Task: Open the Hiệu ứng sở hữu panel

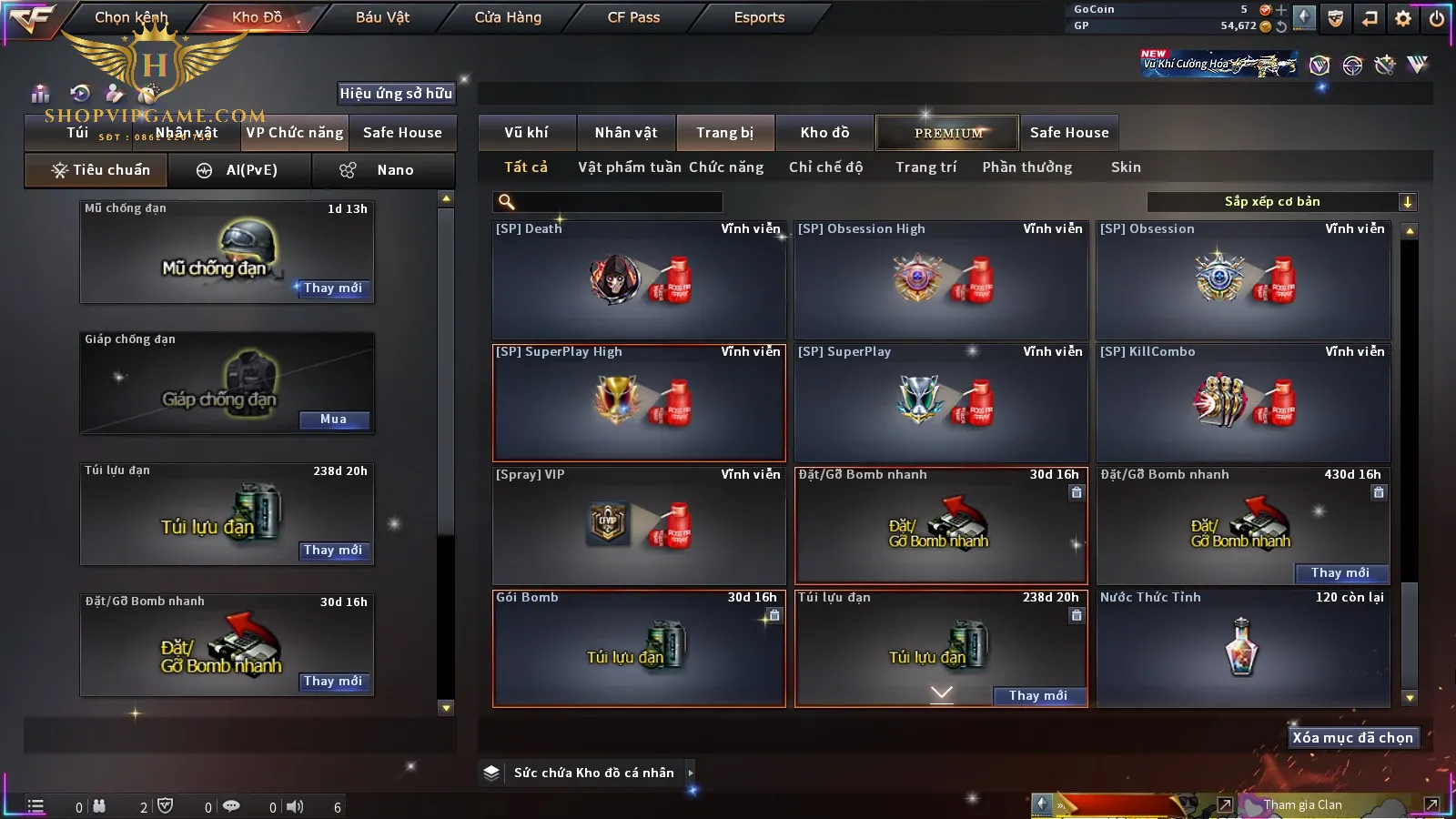Action: coord(396,93)
